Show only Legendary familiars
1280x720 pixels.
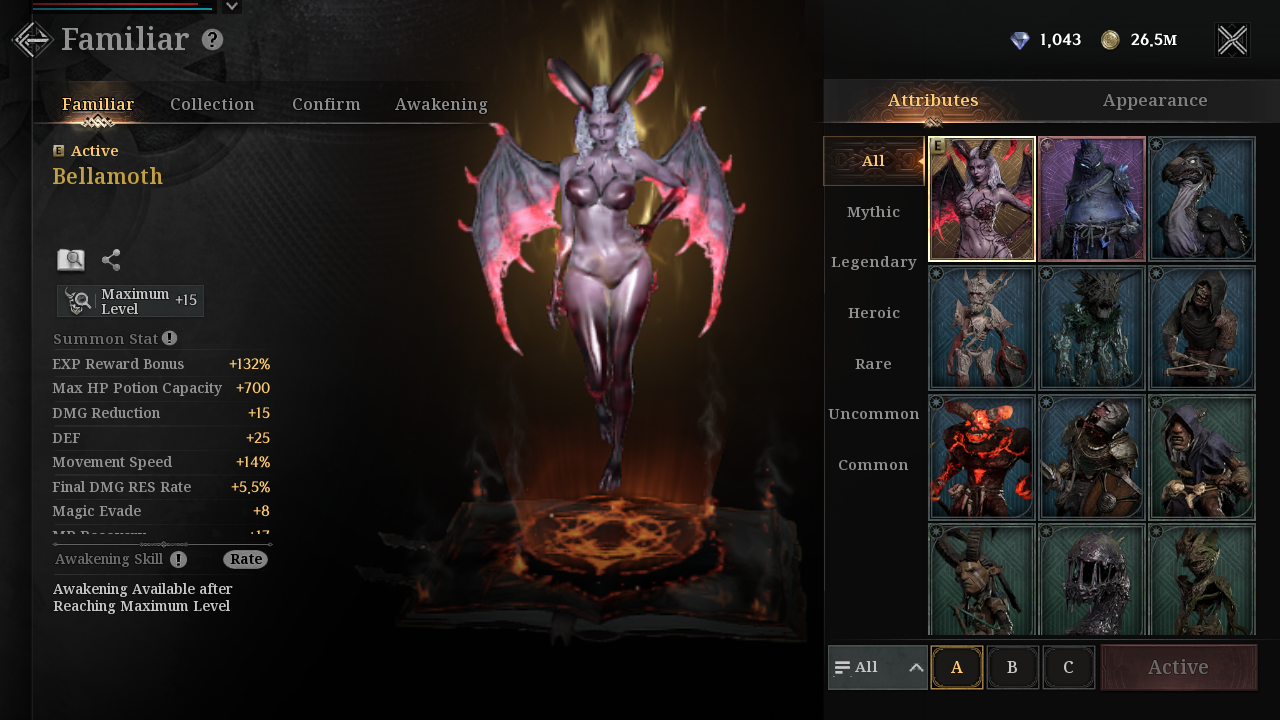[873, 262]
